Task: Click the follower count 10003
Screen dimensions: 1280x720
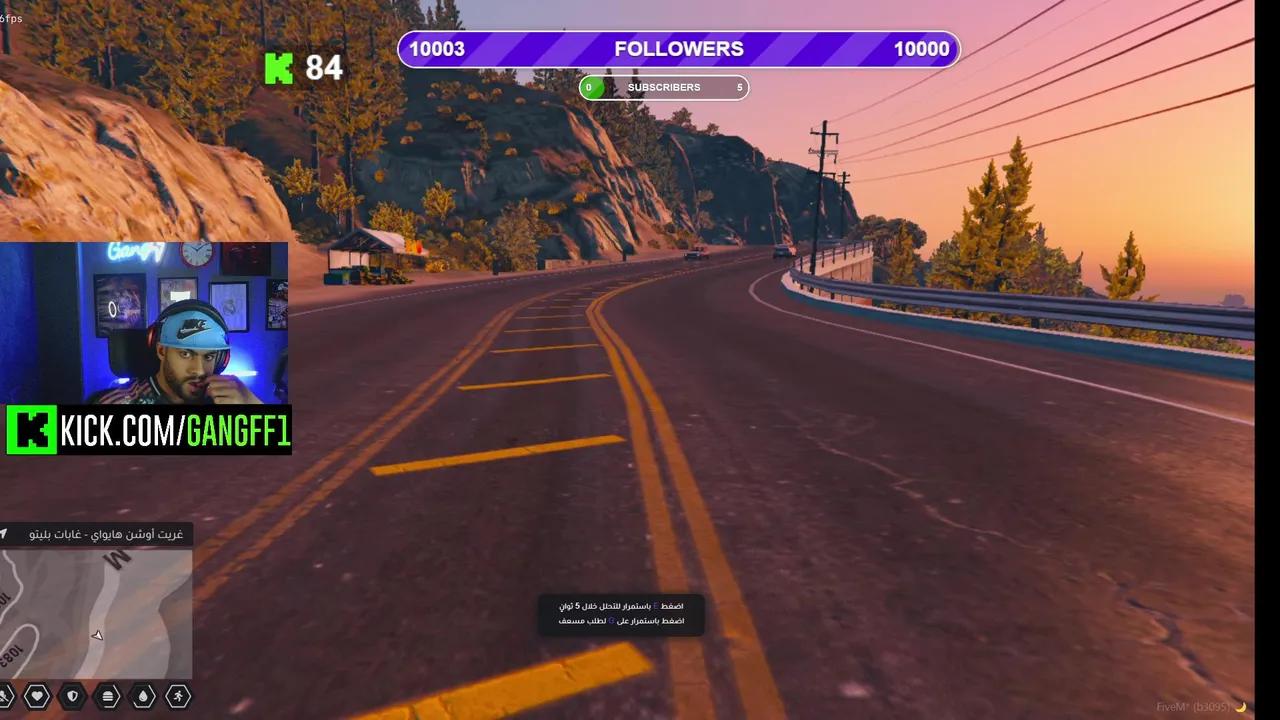Action: click(x=437, y=48)
